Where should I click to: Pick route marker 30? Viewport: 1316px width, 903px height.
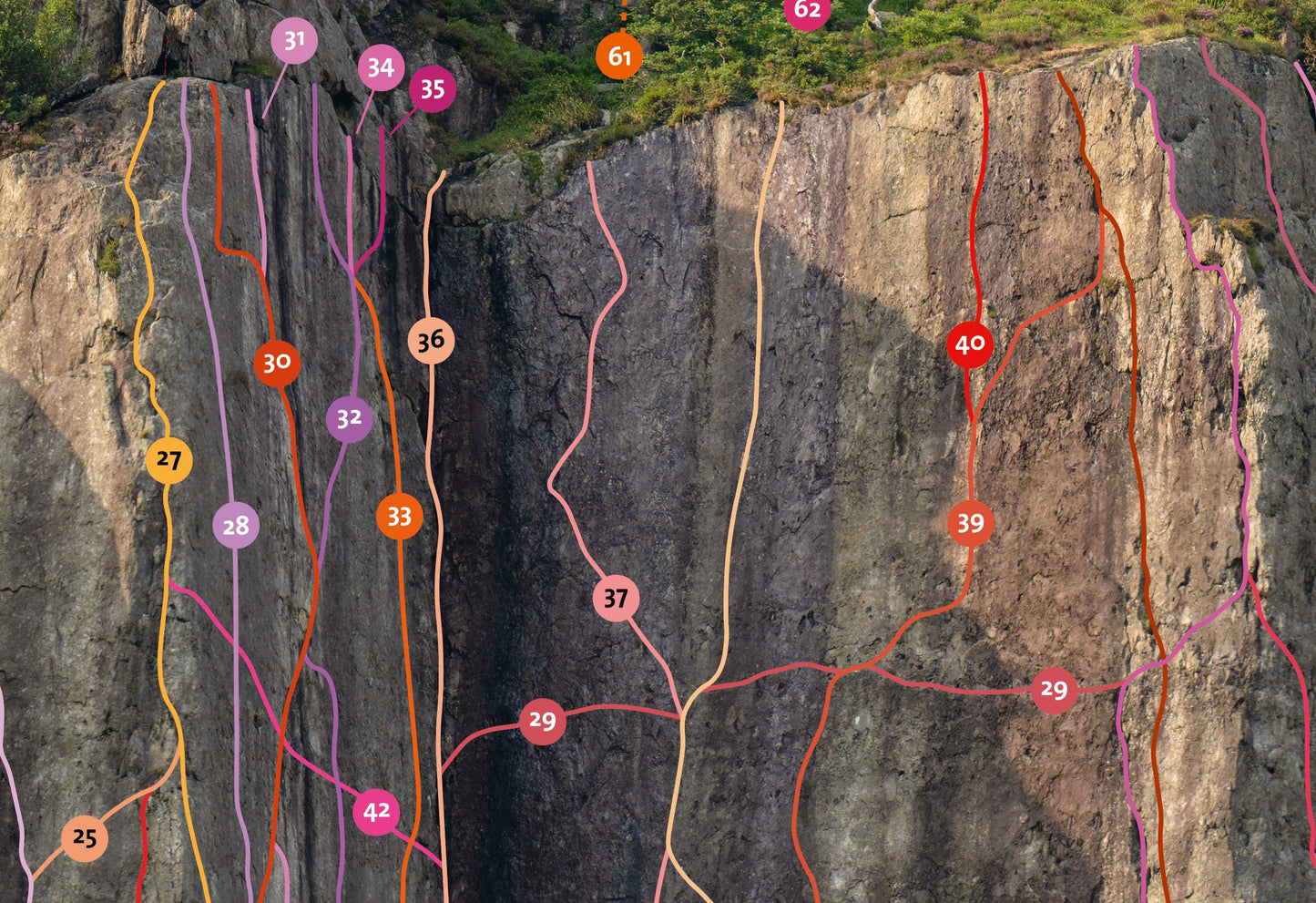click(x=277, y=364)
